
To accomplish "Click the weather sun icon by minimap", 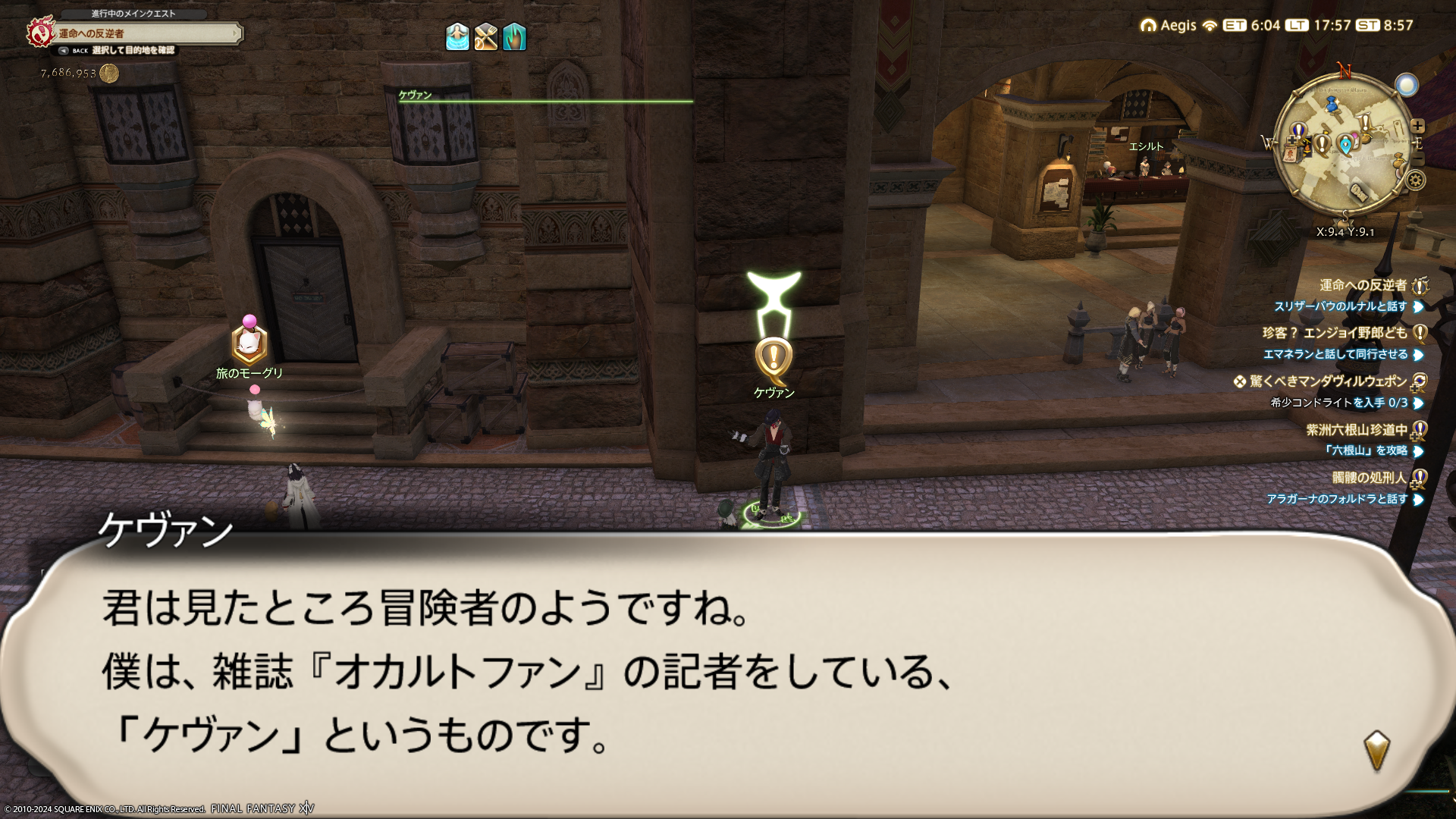I will [1407, 85].
